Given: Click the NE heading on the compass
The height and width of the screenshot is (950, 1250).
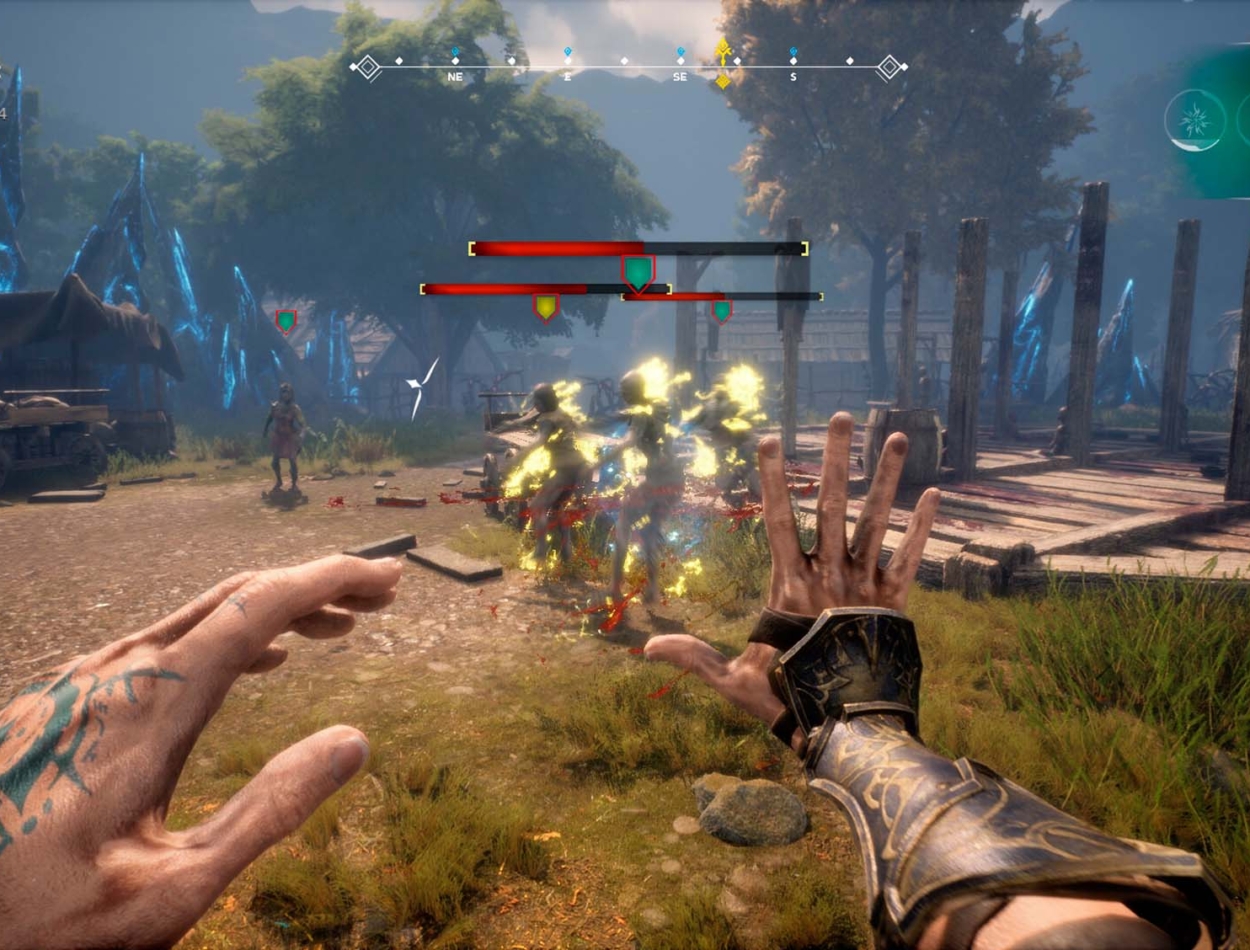Looking at the screenshot, I should click(455, 76).
